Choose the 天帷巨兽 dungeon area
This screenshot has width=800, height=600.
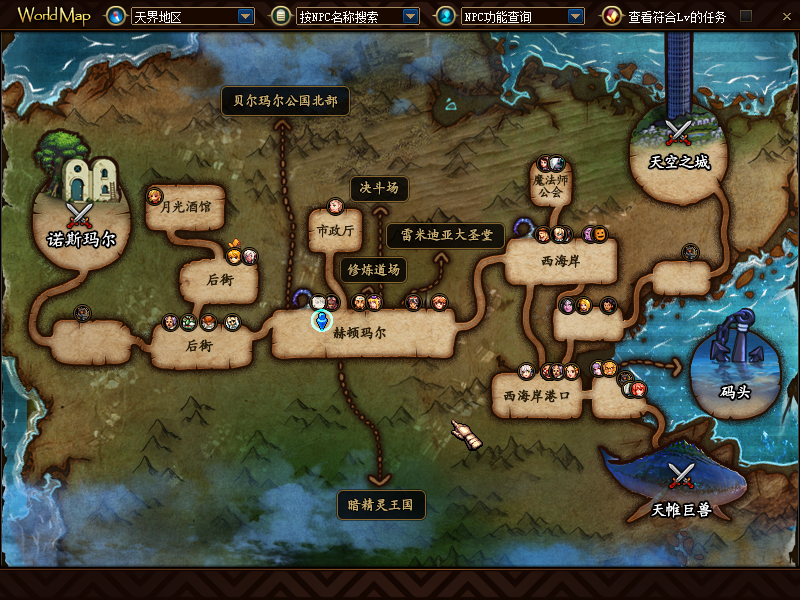pos(681,510)
